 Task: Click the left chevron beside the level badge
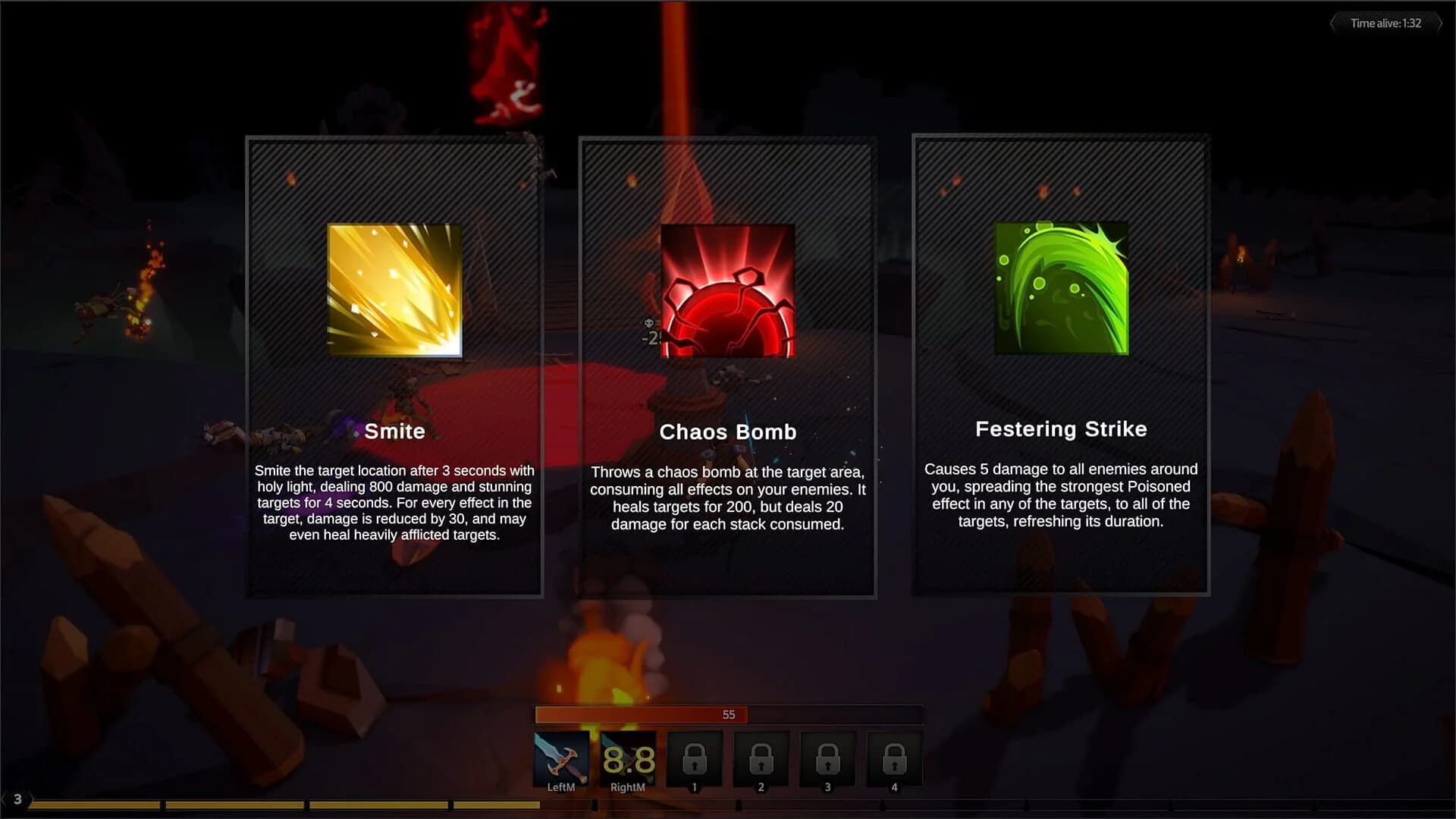pos(5,798)
